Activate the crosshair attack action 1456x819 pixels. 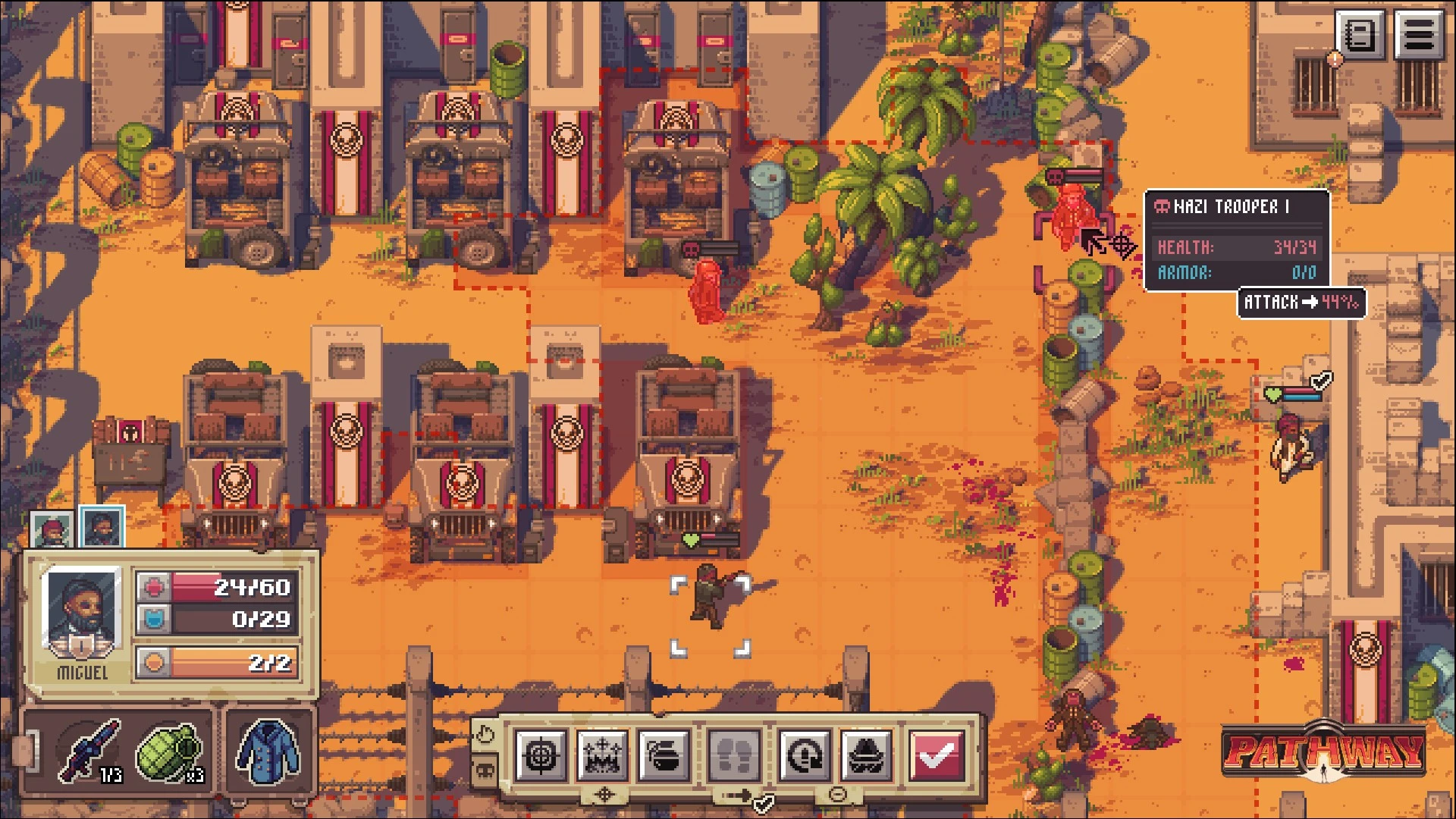pos(541,755)
